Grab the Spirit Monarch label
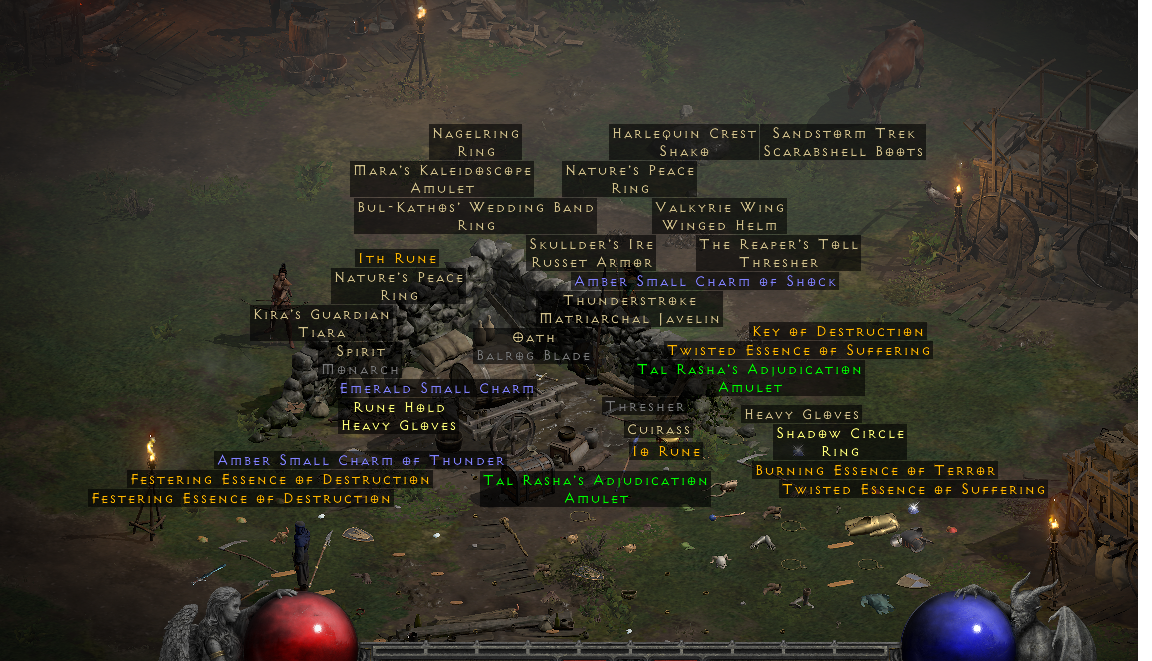 pyautogui.click(x=361, y=360)
